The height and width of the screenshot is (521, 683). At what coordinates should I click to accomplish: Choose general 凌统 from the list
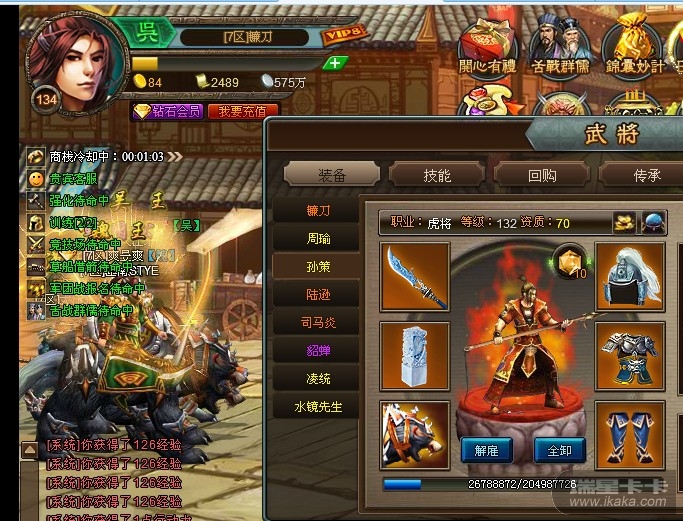[319, 379]
